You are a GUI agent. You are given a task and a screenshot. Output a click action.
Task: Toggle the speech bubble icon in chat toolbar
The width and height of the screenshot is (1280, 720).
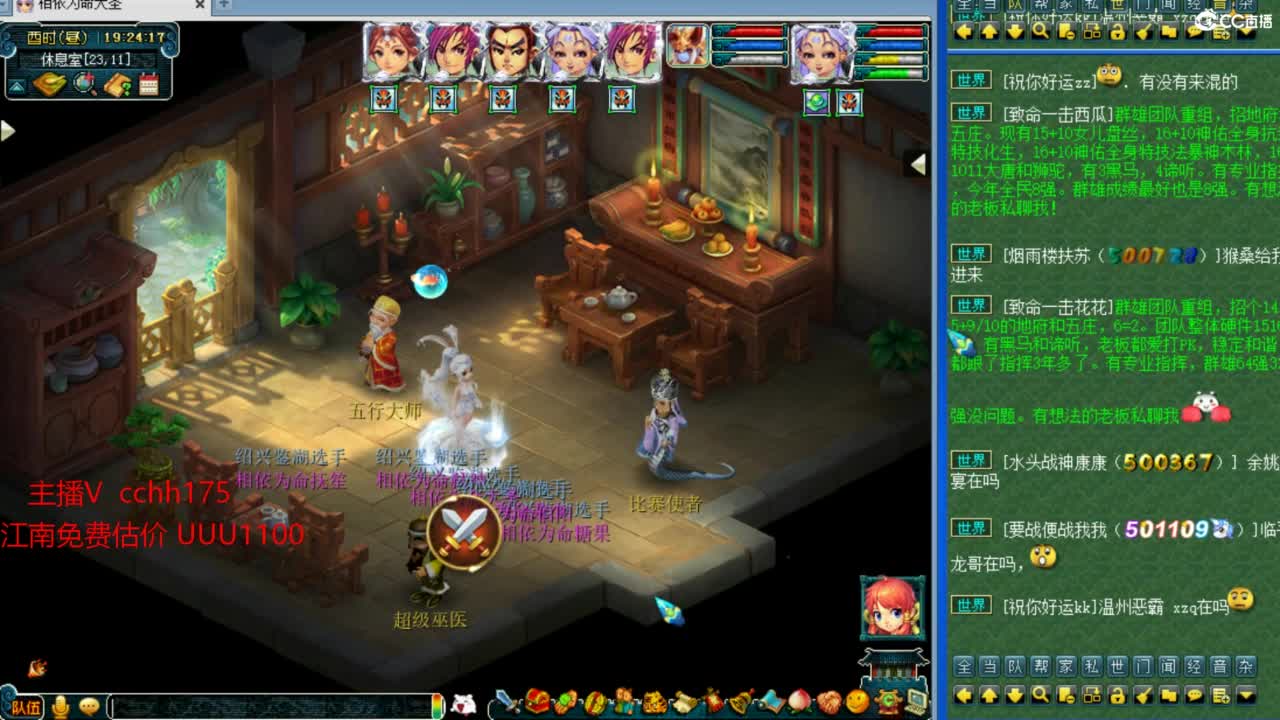coord(1195,695)
